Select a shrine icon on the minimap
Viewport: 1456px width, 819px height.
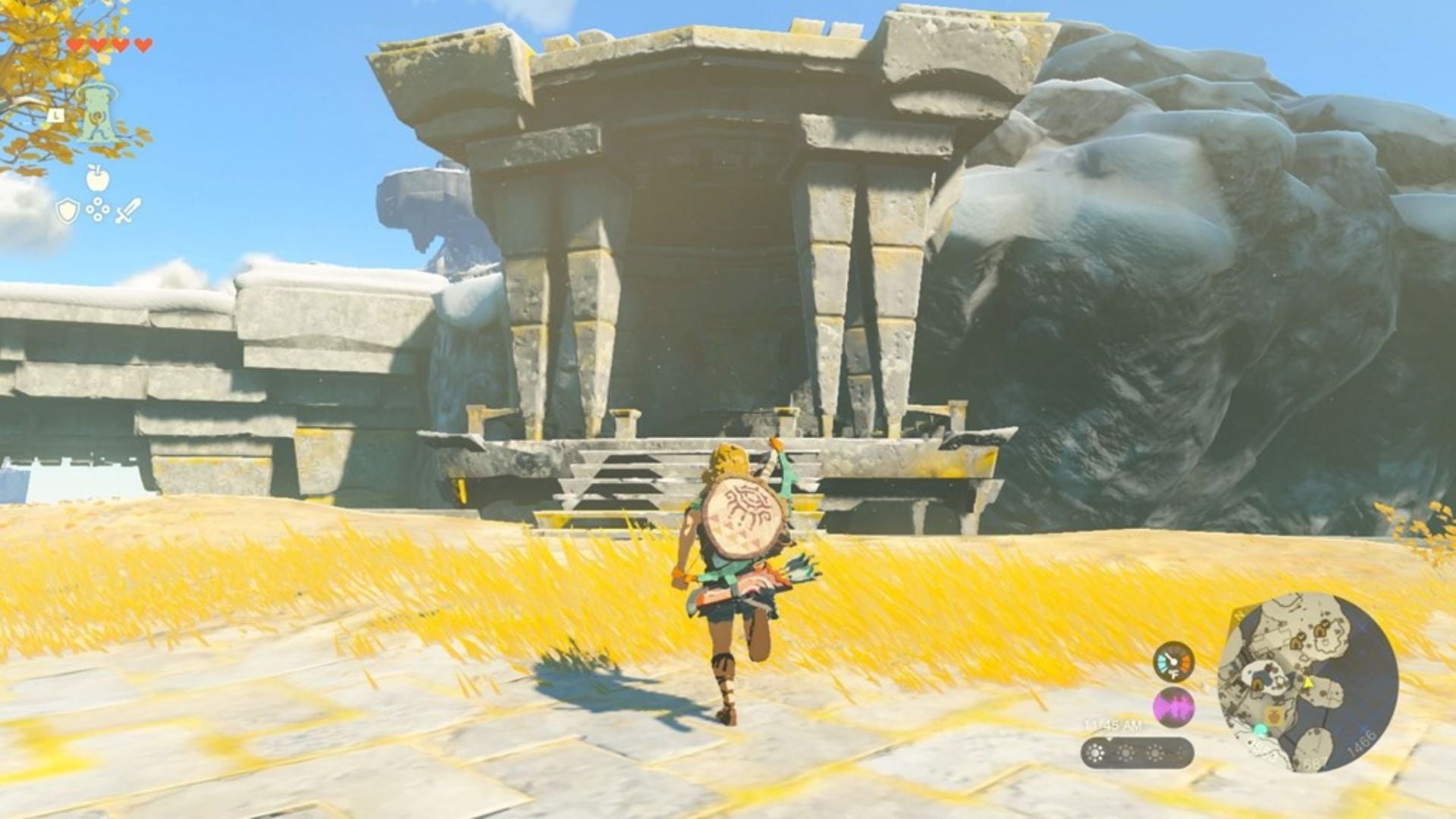[x=1296, y=640]
